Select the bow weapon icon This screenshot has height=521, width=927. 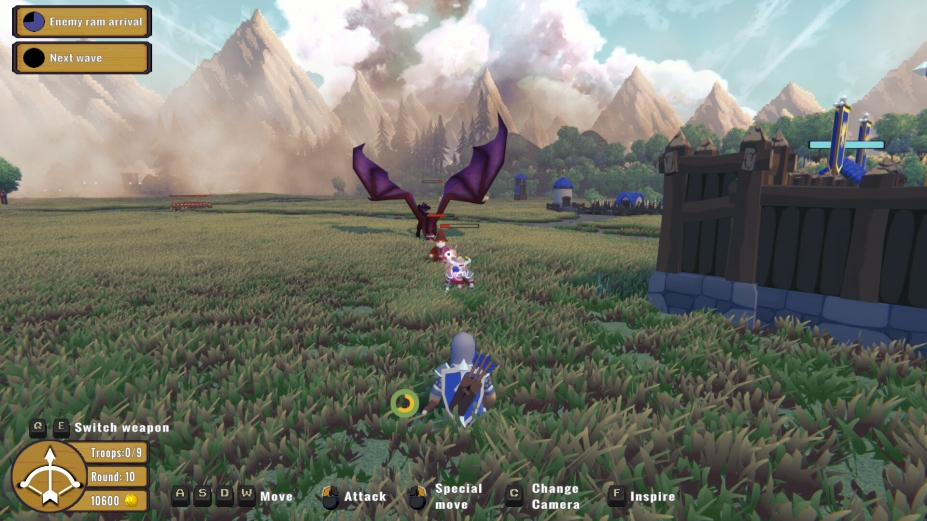(47, 477)
